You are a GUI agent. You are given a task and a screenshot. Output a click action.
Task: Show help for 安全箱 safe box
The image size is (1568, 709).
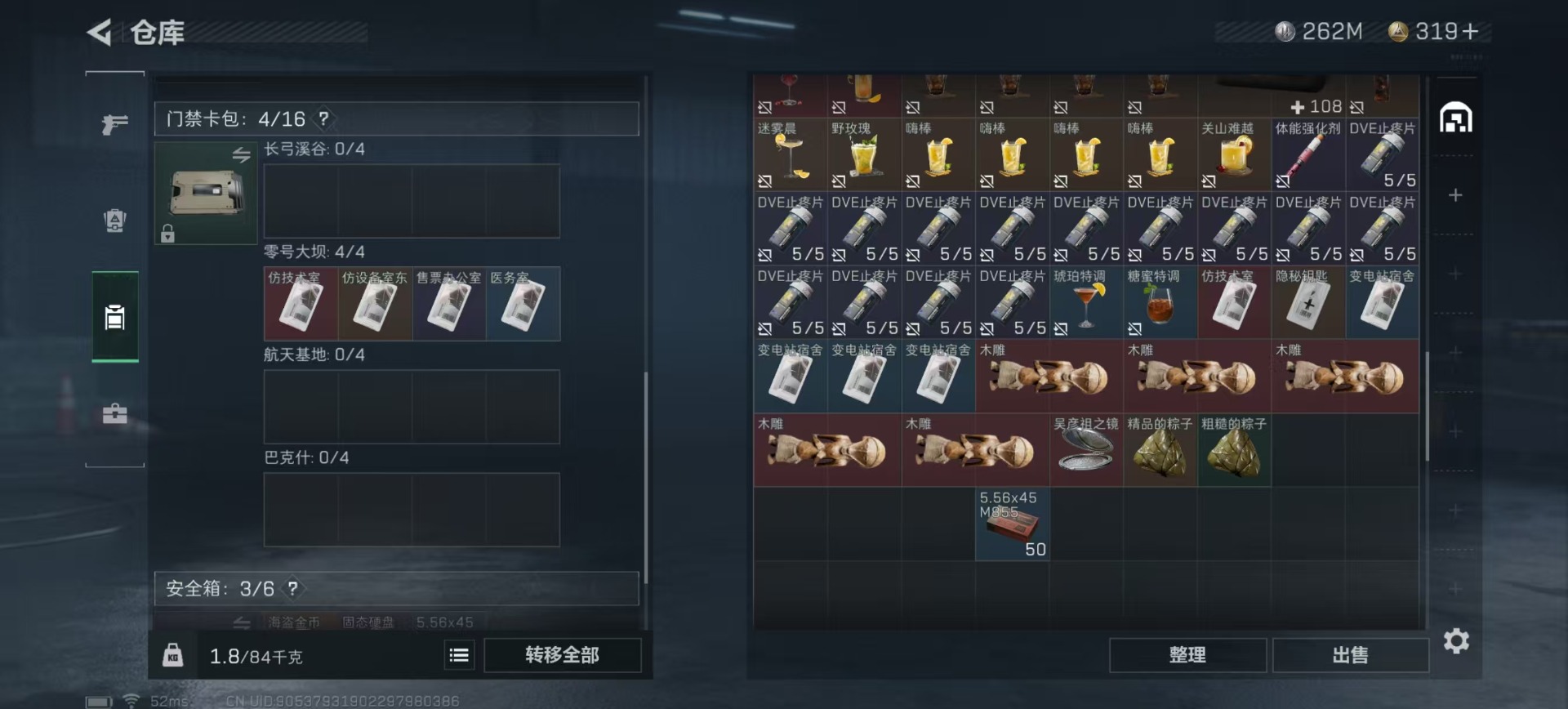pos(293,589)
